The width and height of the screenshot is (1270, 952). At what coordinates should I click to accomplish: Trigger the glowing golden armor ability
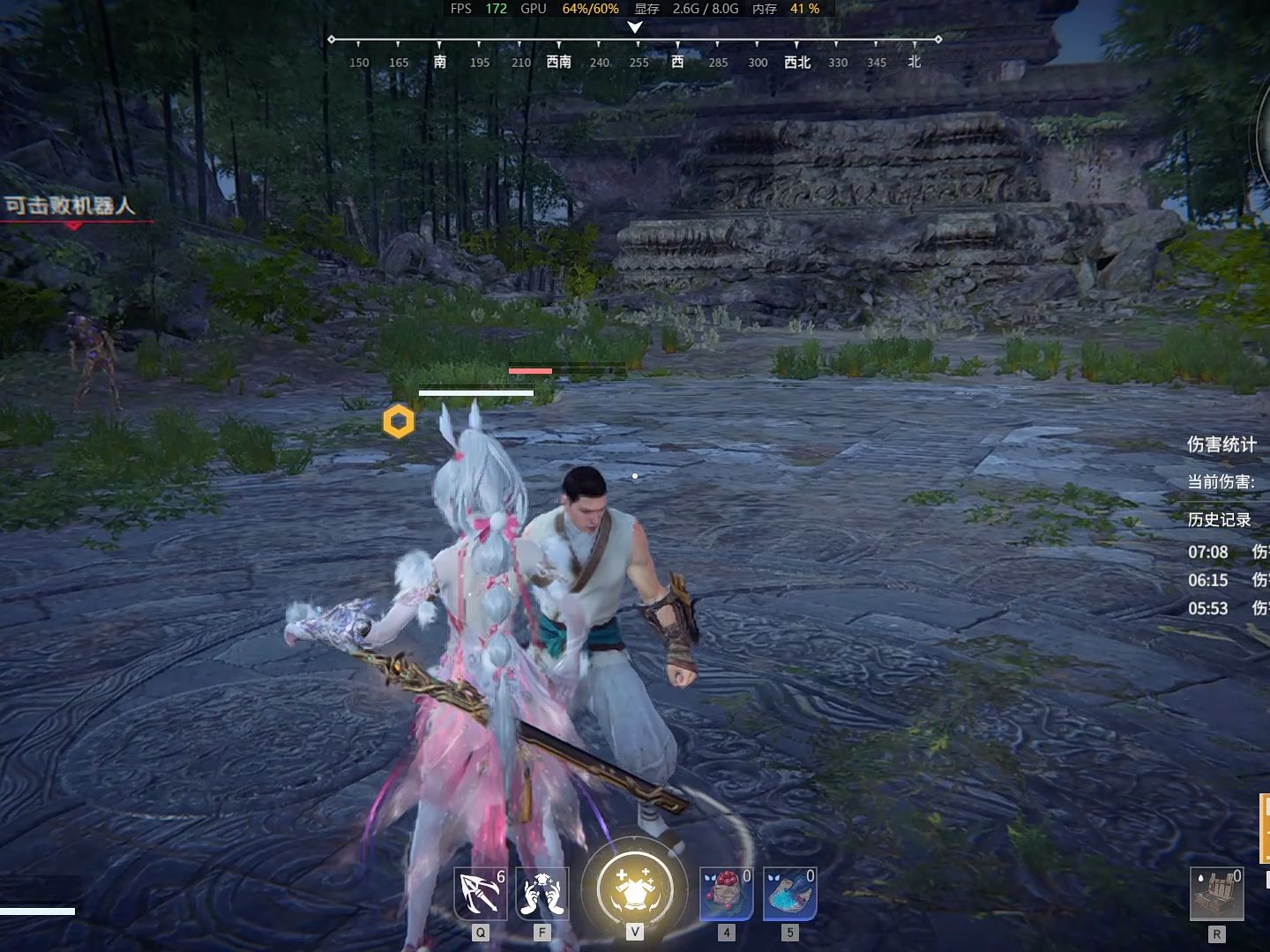pos(634,889)
